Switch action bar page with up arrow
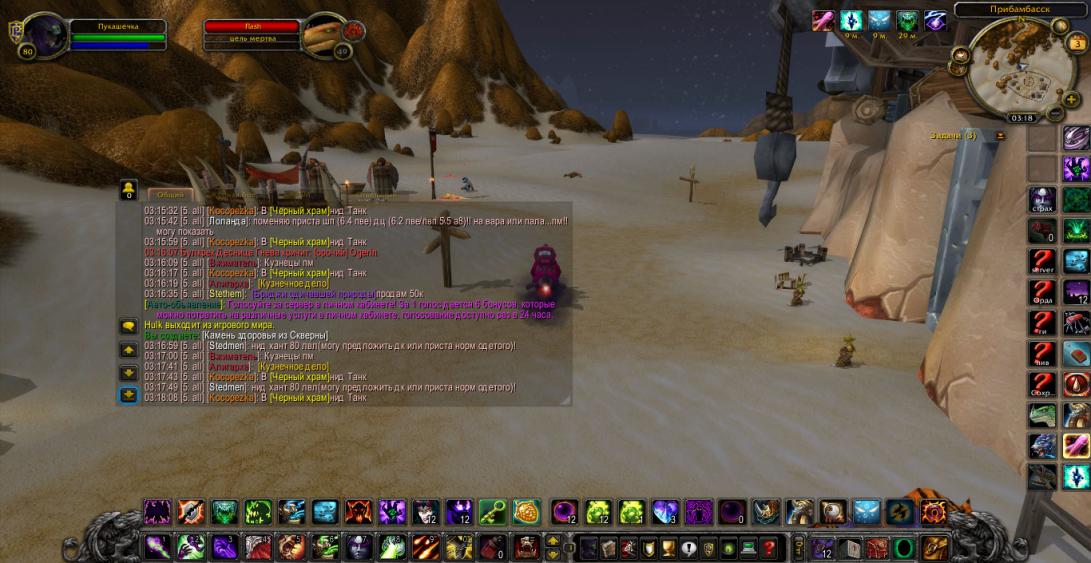Image resolution: width=1091 pixels, height=563 pixels. coord(553,541)
